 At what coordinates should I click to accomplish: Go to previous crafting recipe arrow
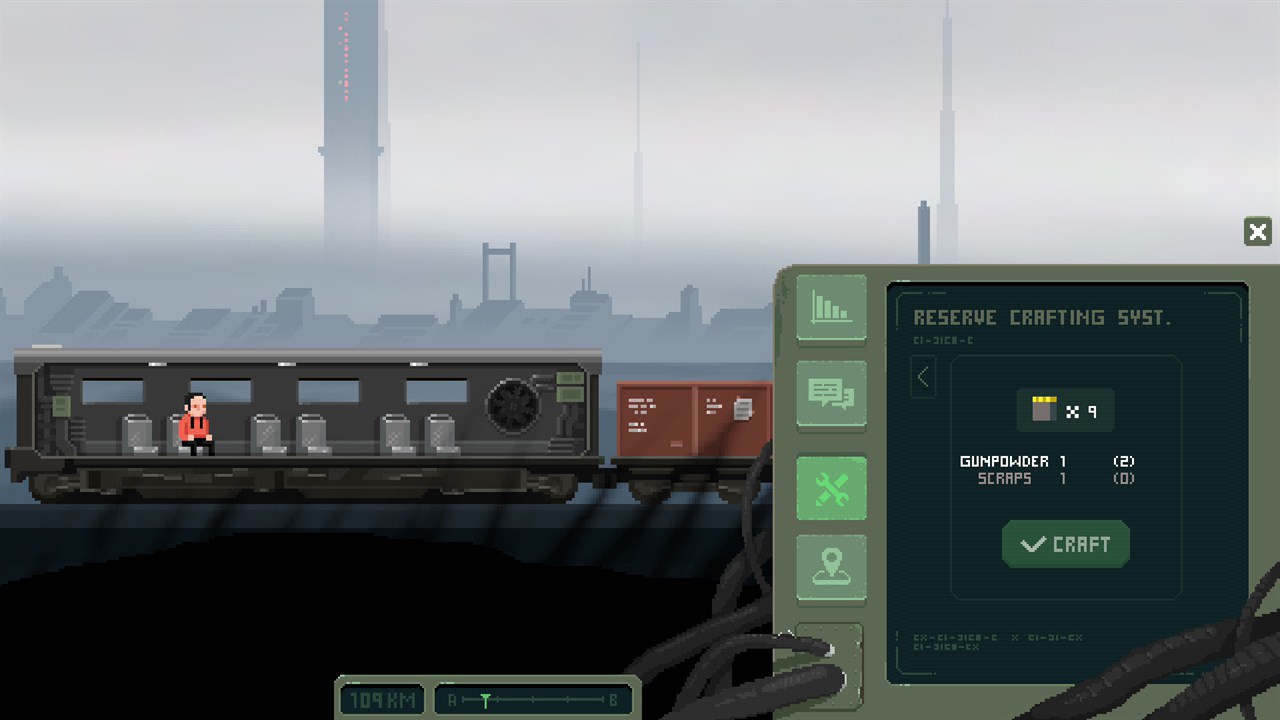(x=923, y=377)
